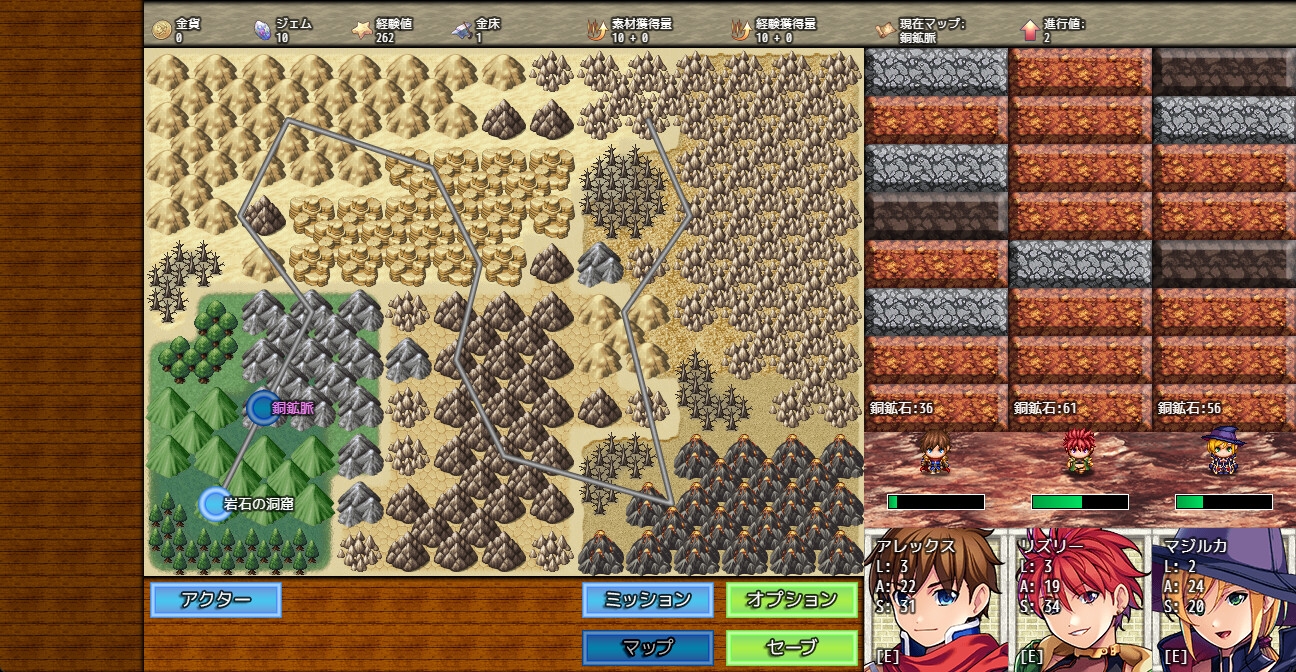Pick マジルカ character portrait
Image resolution: width=1296 pixels, height=672 pixels.
click(1224, 600)
